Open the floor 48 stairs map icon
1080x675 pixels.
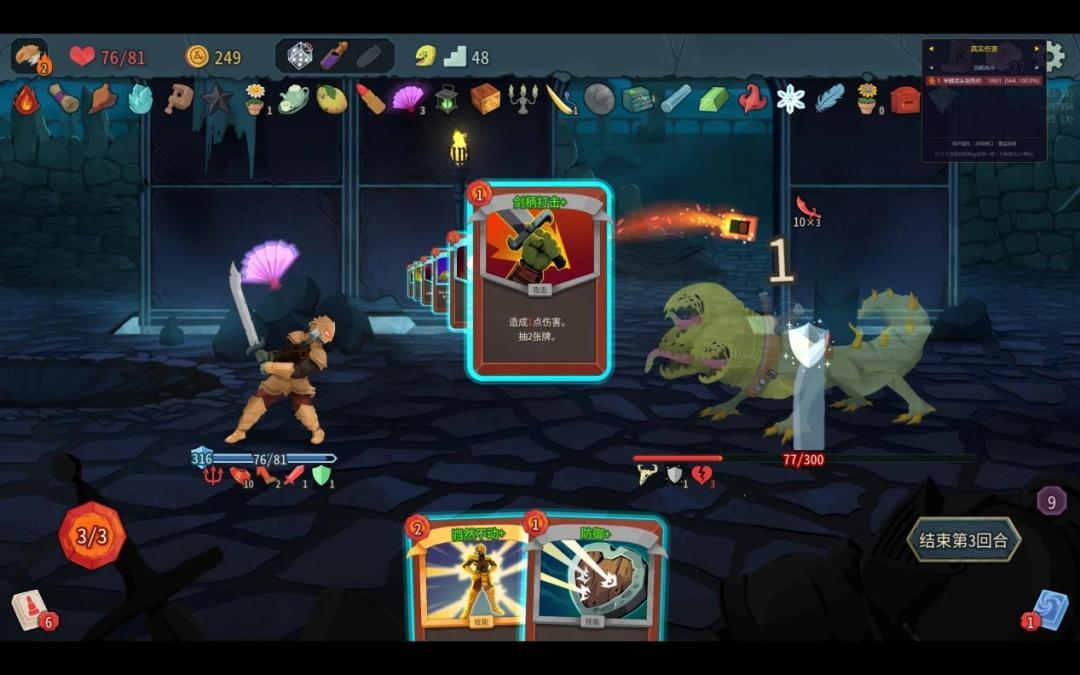click(x=455, y=57)
